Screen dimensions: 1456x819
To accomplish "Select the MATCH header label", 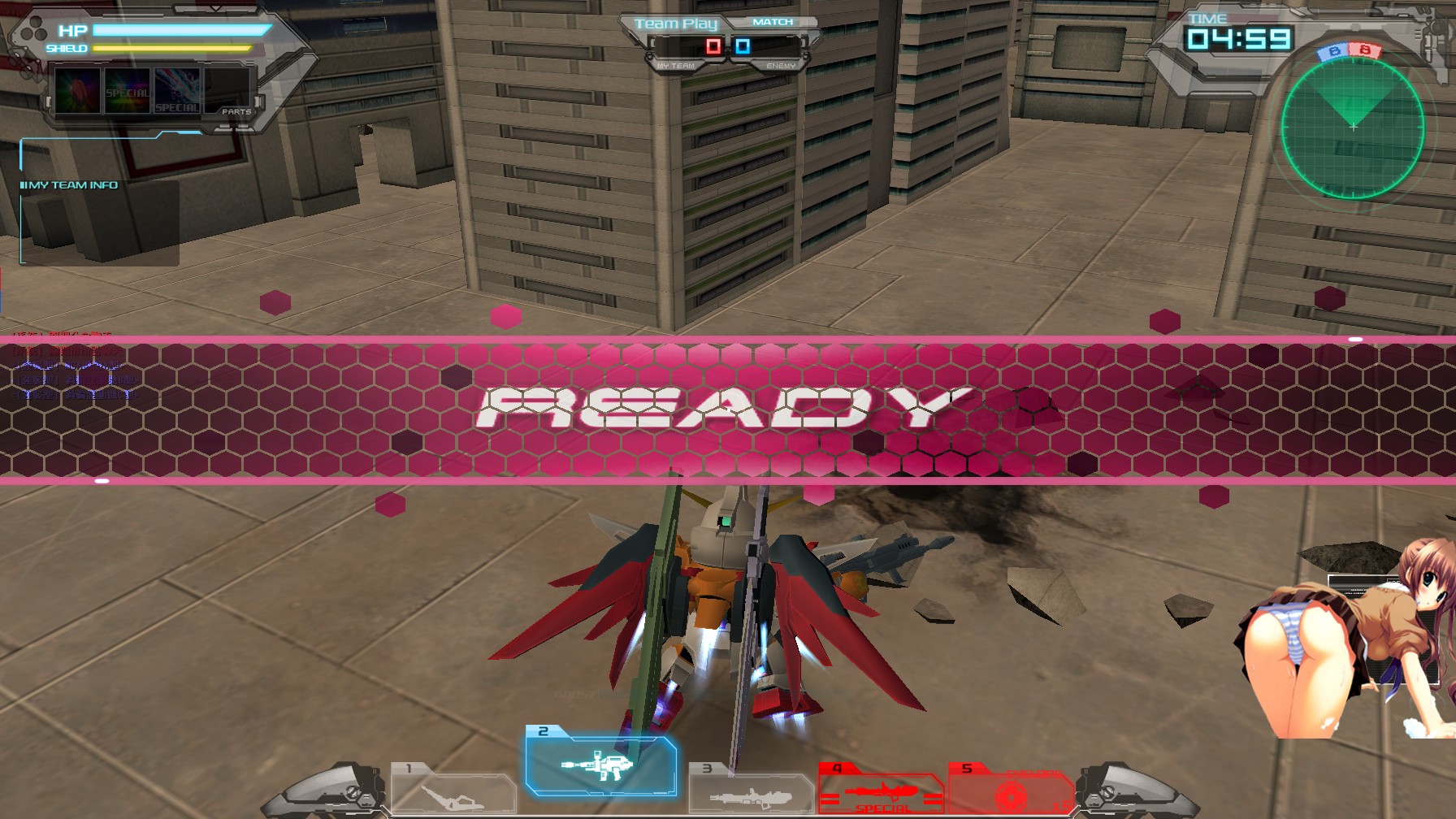I will tap(774, 20).
